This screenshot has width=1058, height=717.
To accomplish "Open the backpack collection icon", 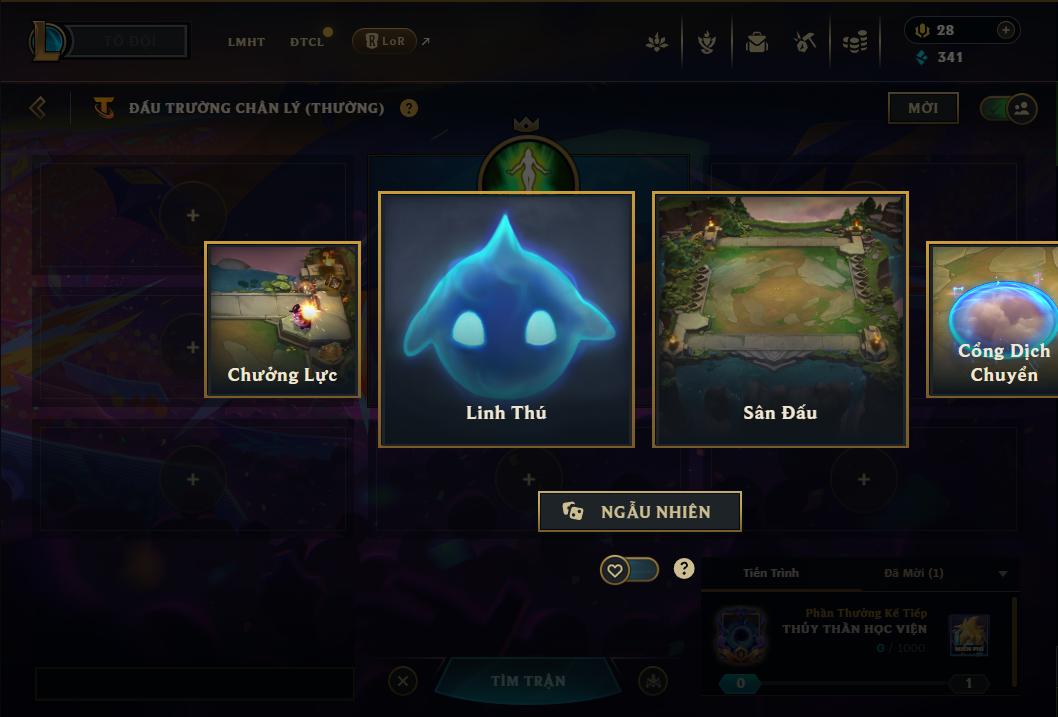I will [x=756, y=43].
